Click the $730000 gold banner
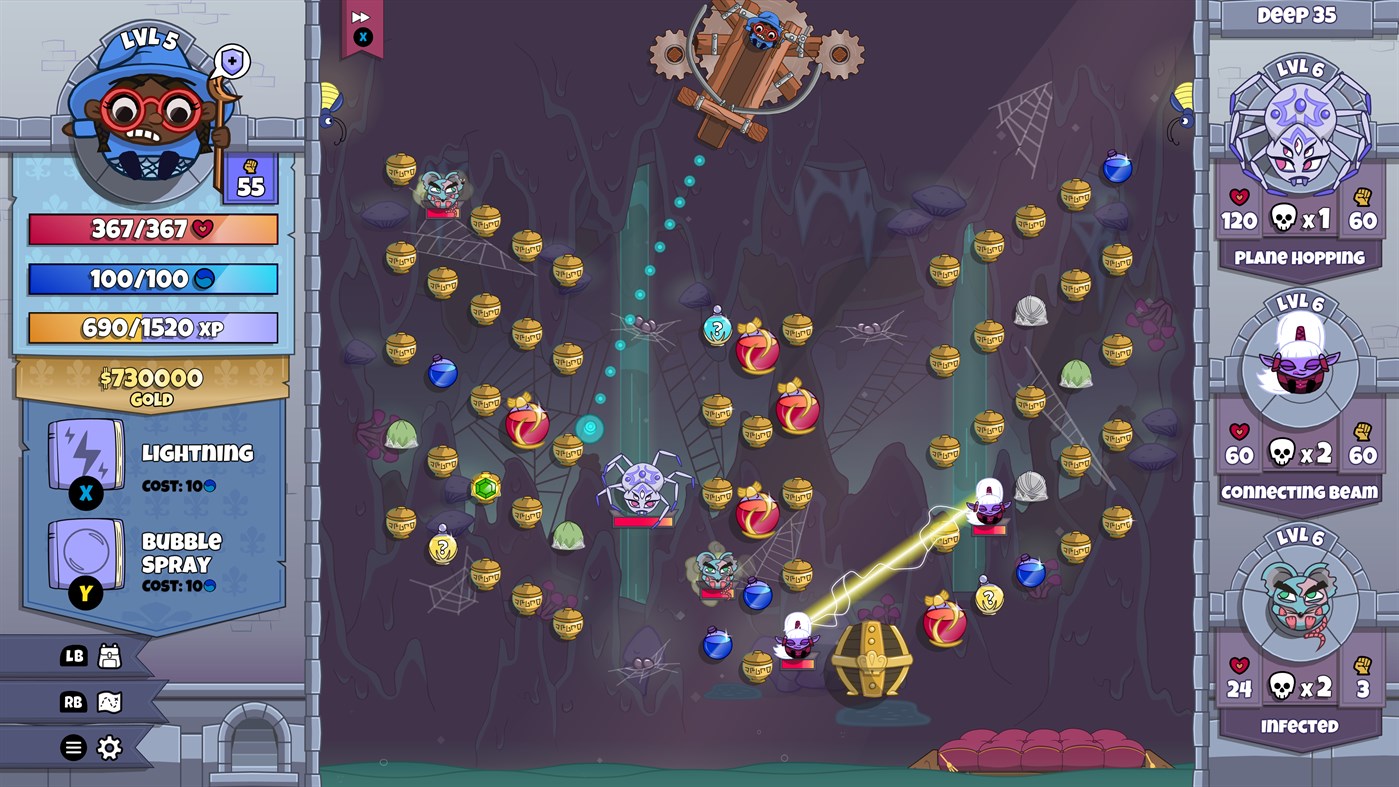1399x787 pixels. pos(152,382)
